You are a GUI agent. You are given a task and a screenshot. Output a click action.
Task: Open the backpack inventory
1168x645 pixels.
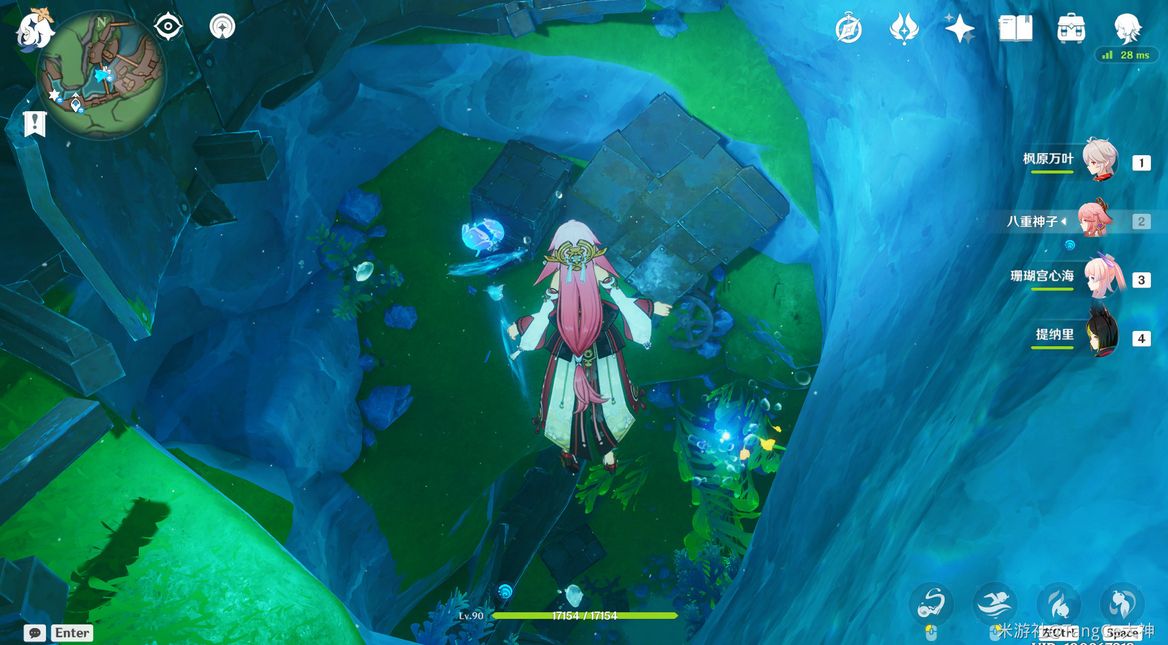1071,28
